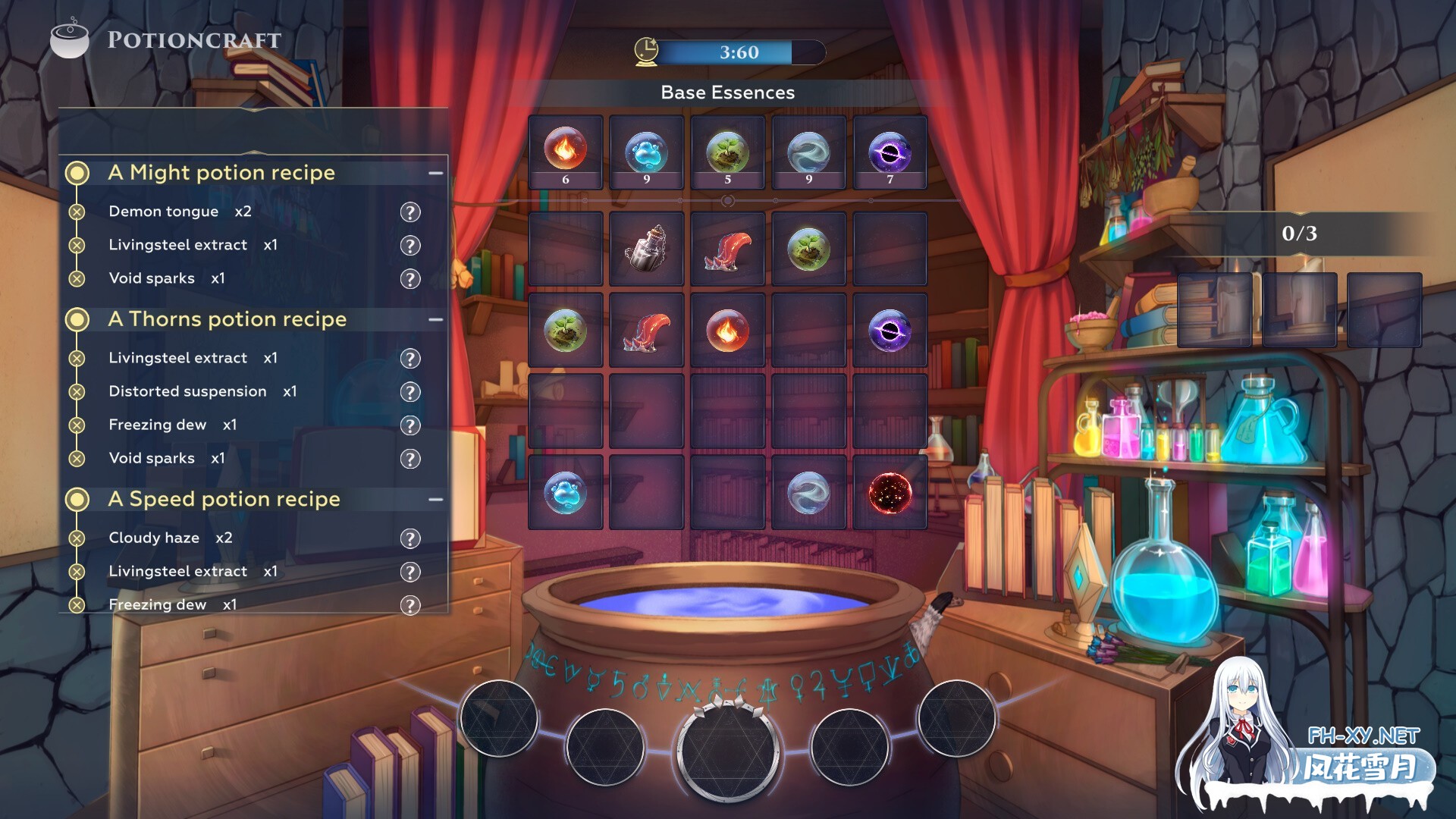Screen dimensions: 1456x819
Task: Open the question mark beside Distorted suspension
Action: pos(410,392)
